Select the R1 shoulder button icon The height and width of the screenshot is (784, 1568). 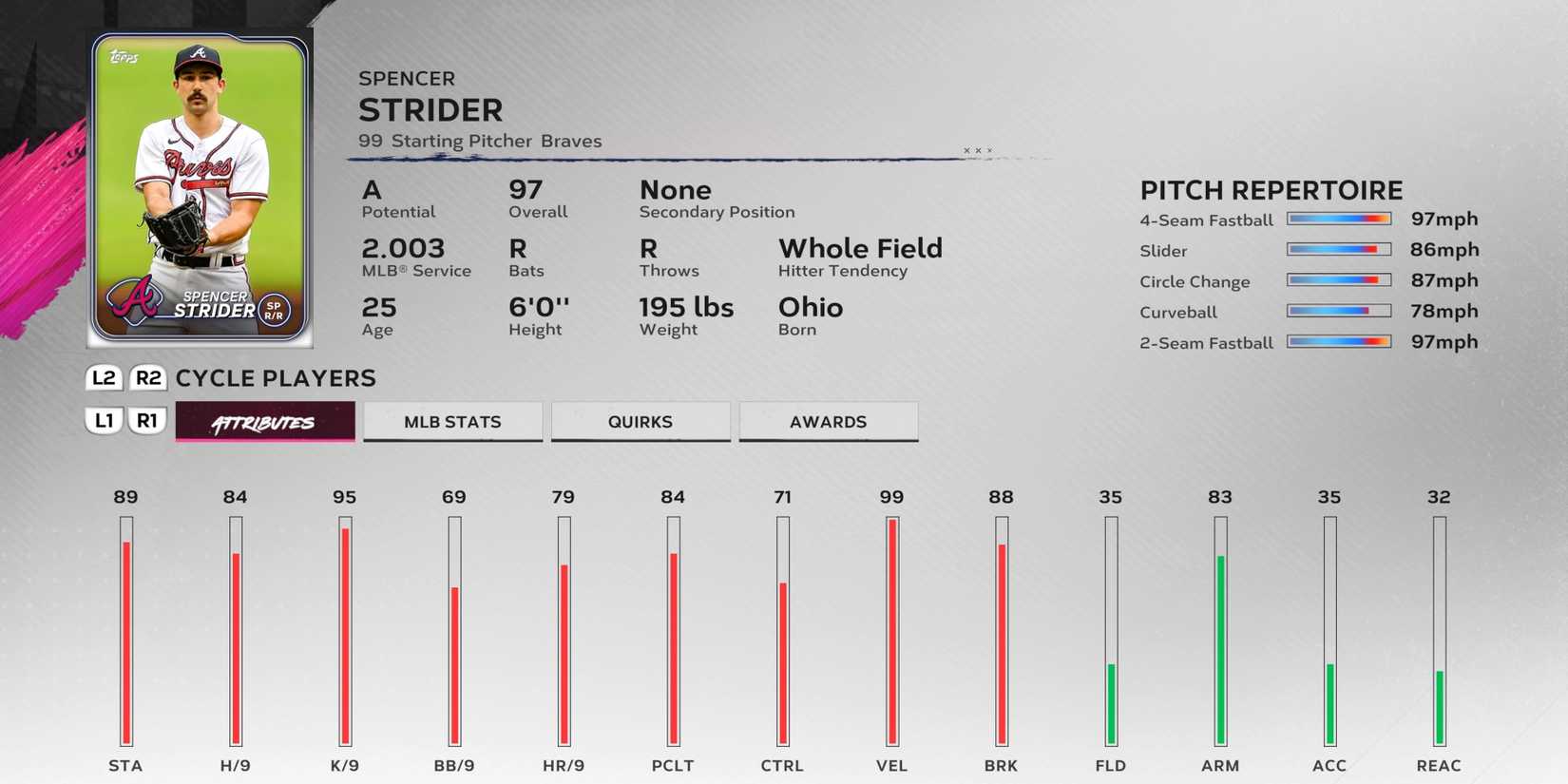pyautogui.click(x=147, y=420)
